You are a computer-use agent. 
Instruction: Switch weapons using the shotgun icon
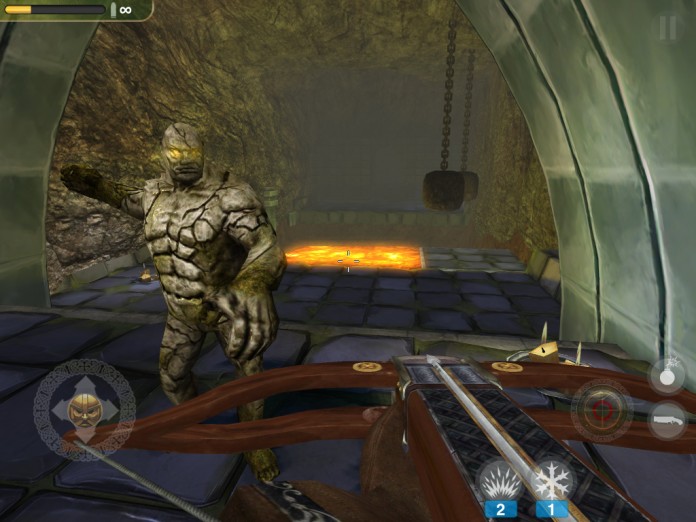(667, 420)
